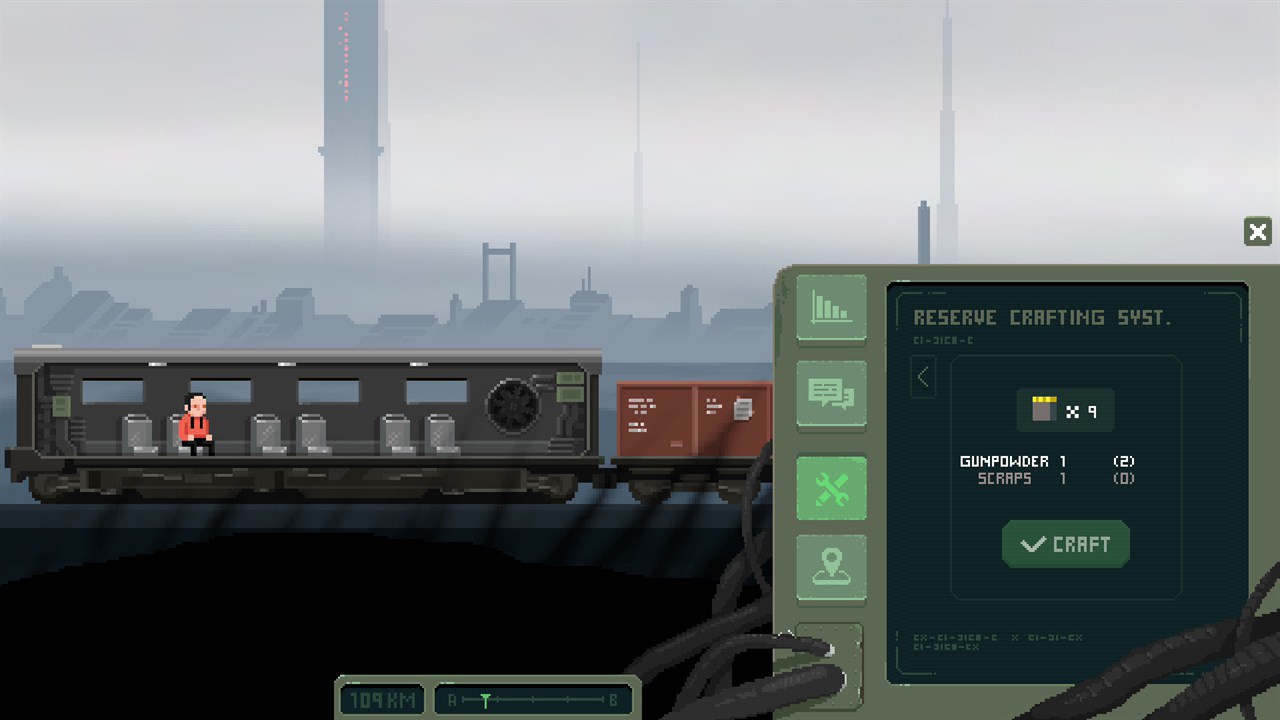This screenshot has height=720, width=1280.
Task: Select the ammo recipe item icon
Action: 1045,410
